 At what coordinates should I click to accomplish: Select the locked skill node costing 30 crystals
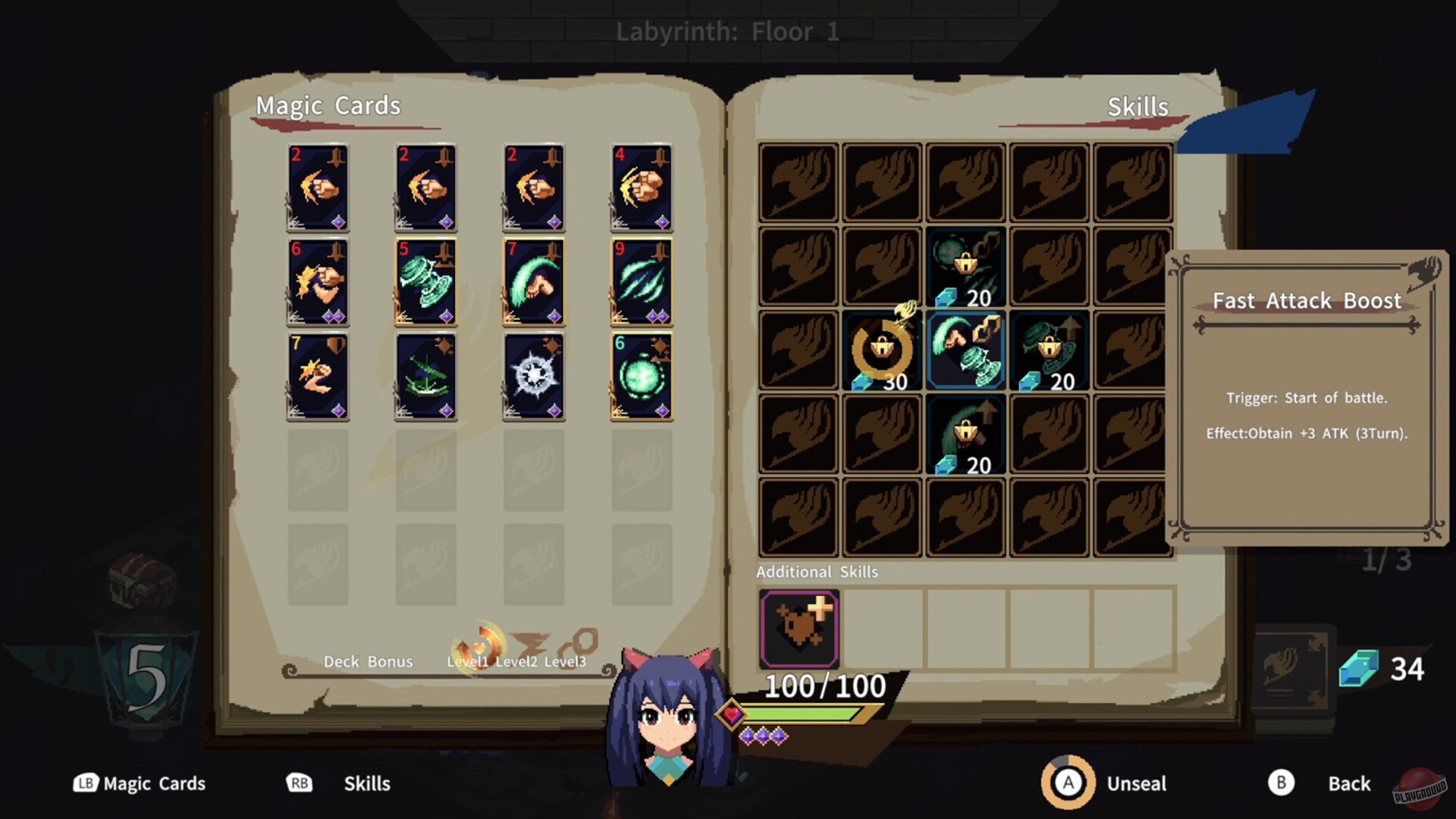click(x=880, y=349)
